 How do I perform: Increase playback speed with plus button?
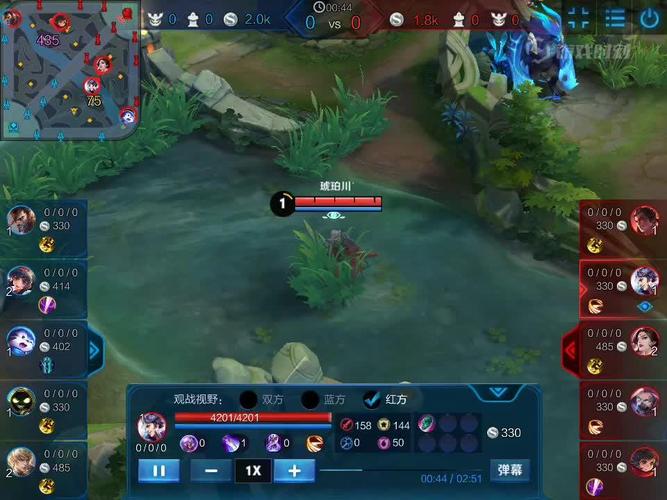pos(294,470)
